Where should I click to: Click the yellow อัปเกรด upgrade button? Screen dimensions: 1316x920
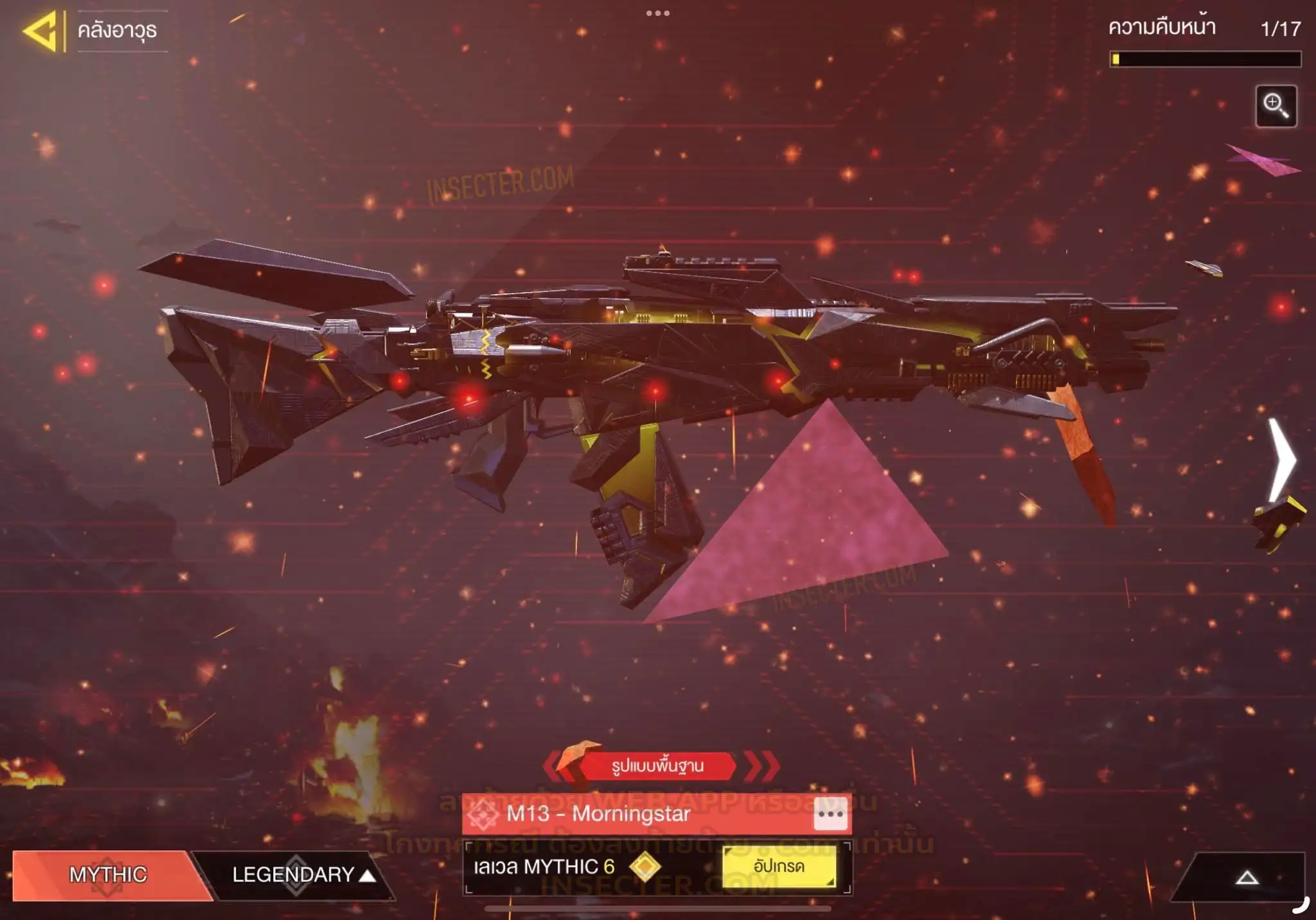(779, 867)
